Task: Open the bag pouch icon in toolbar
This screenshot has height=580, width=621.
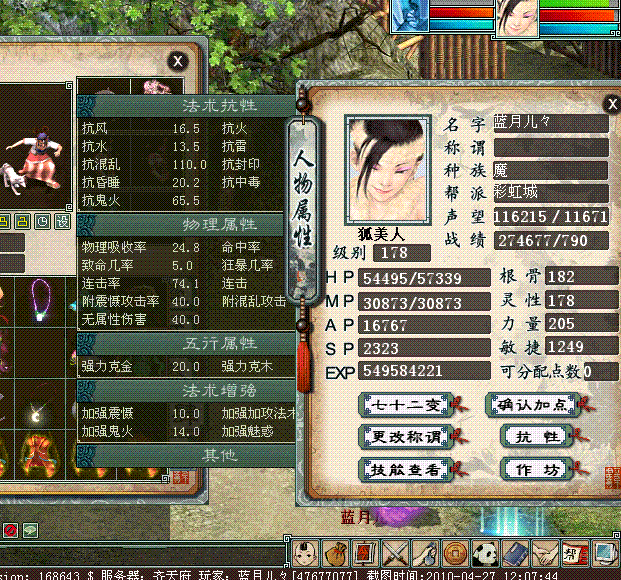Action: 335,552
